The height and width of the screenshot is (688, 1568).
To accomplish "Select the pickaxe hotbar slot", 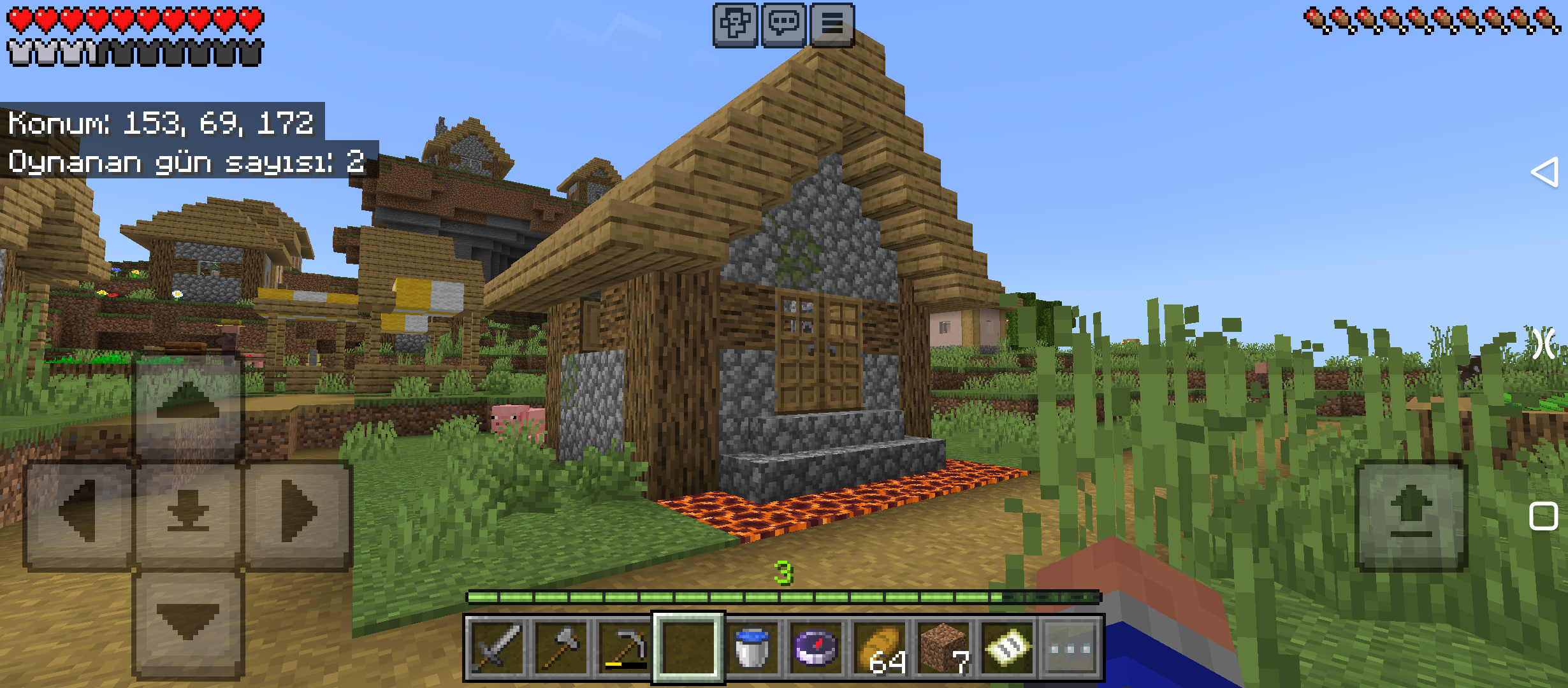I will coord(624,648).
